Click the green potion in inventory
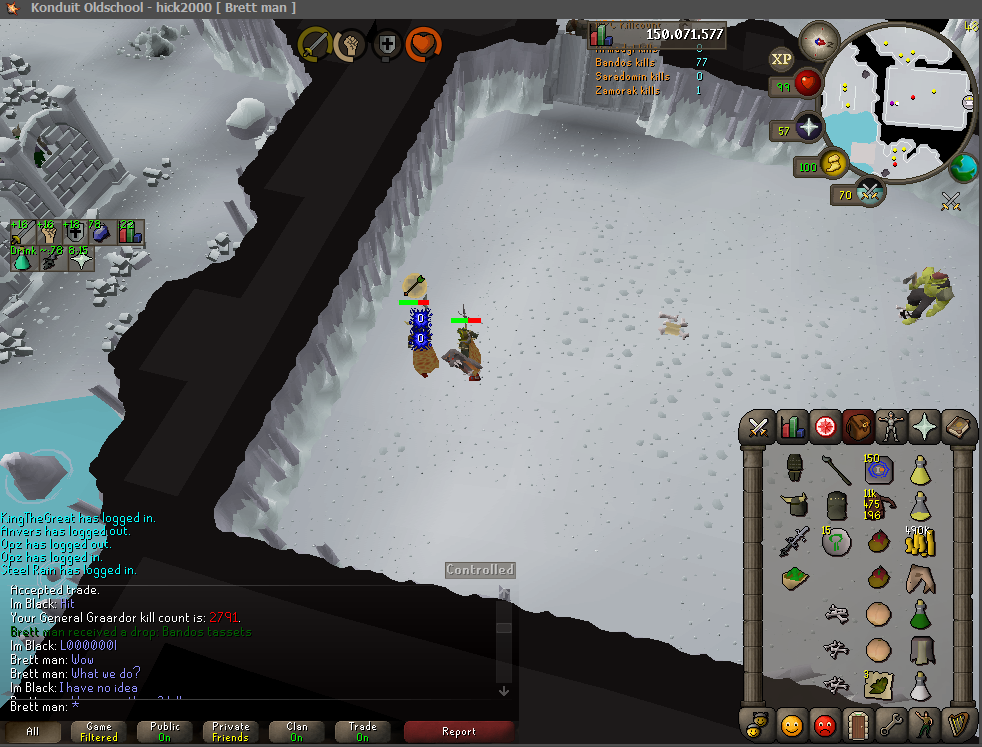Screen dimensions: 982x747 [918, 614]
